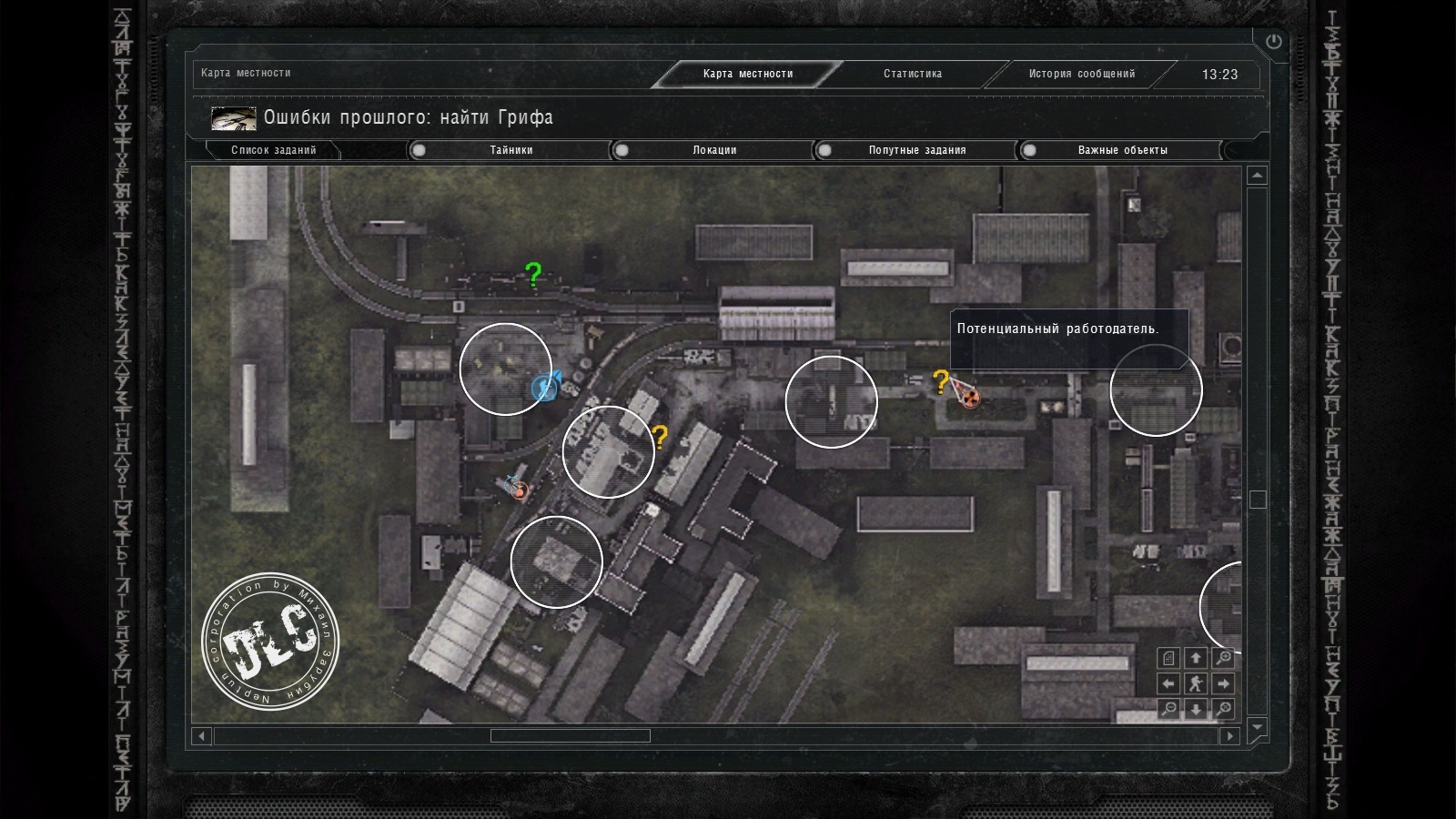Pan the map right with the arrow button
The width and height of the screenshot is (1456, 819).
(1224, 683)
